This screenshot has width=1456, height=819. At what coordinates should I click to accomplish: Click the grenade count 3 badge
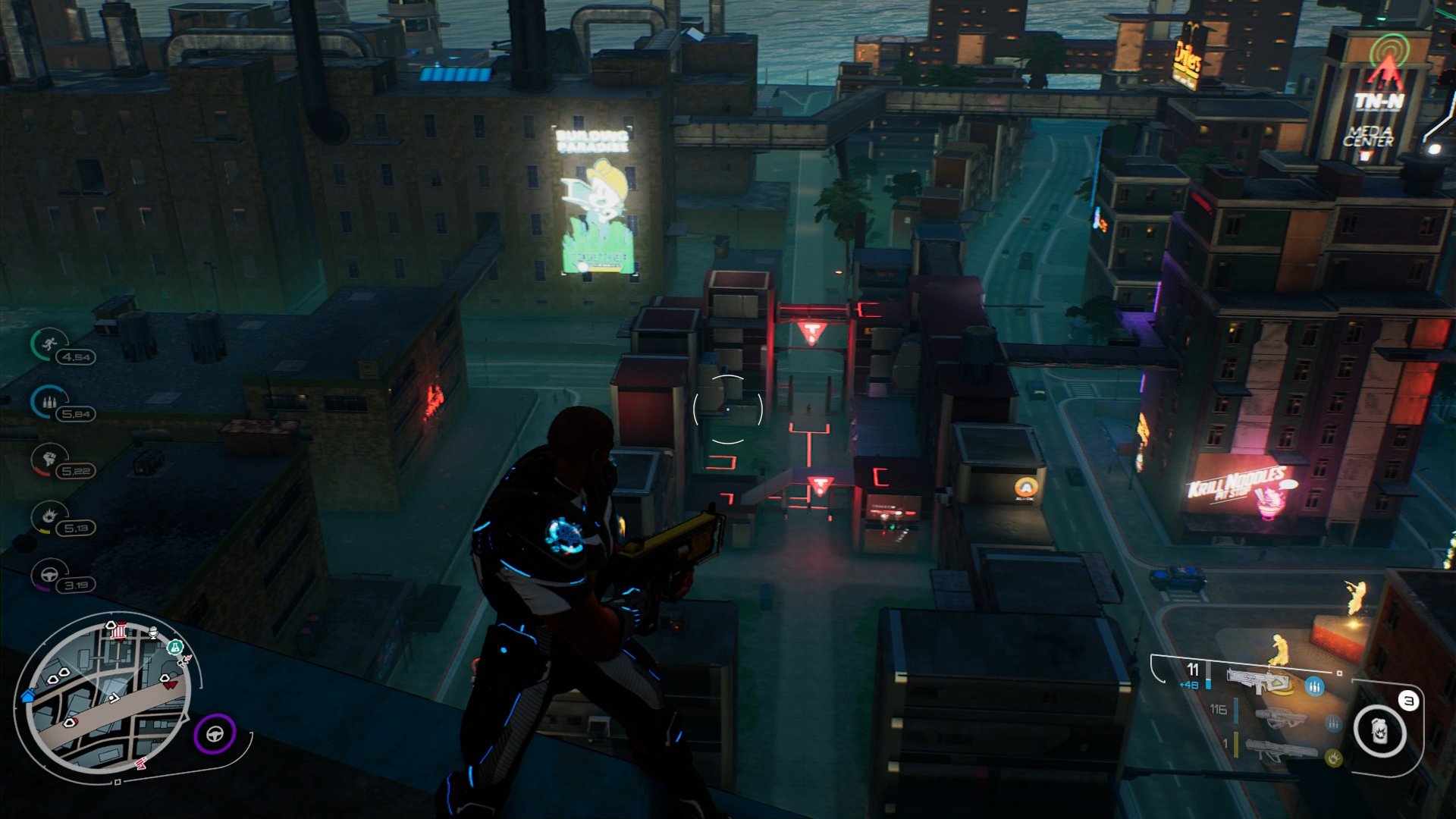tap(1410, 700)
